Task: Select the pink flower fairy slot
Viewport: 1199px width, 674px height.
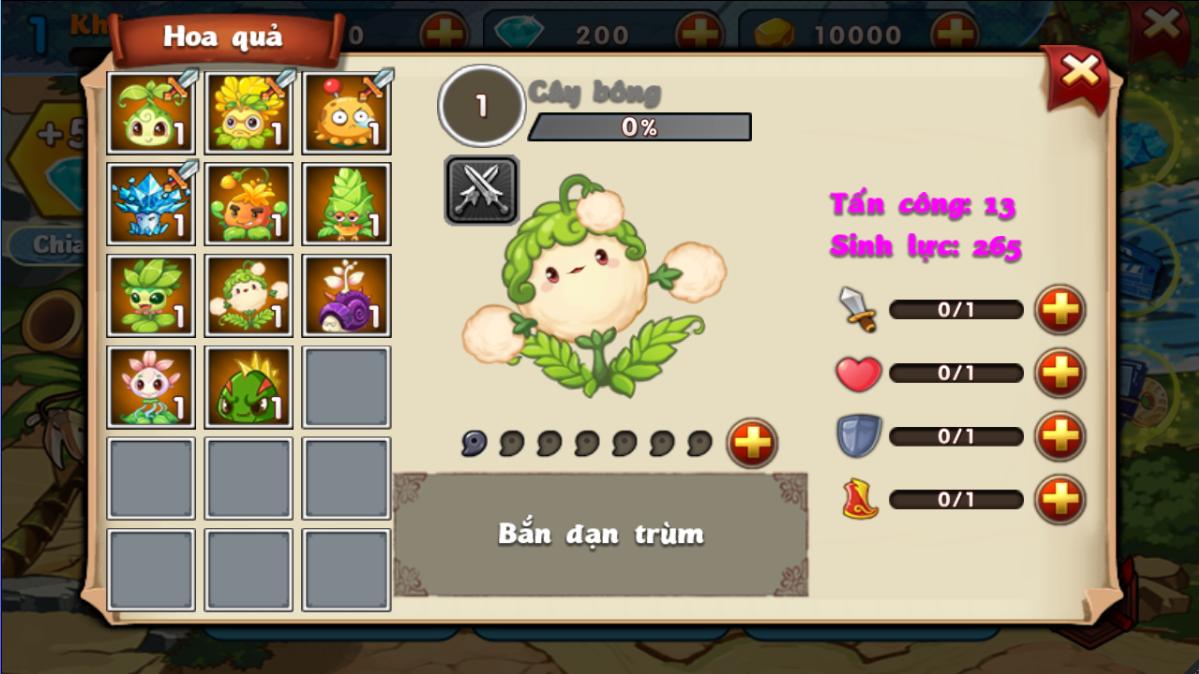Action: coord(150,387)
